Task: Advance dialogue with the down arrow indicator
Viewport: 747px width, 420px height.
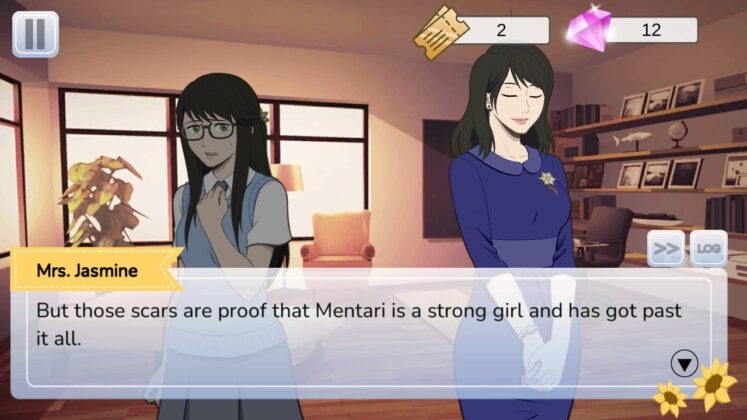Action: pos(686,361)
